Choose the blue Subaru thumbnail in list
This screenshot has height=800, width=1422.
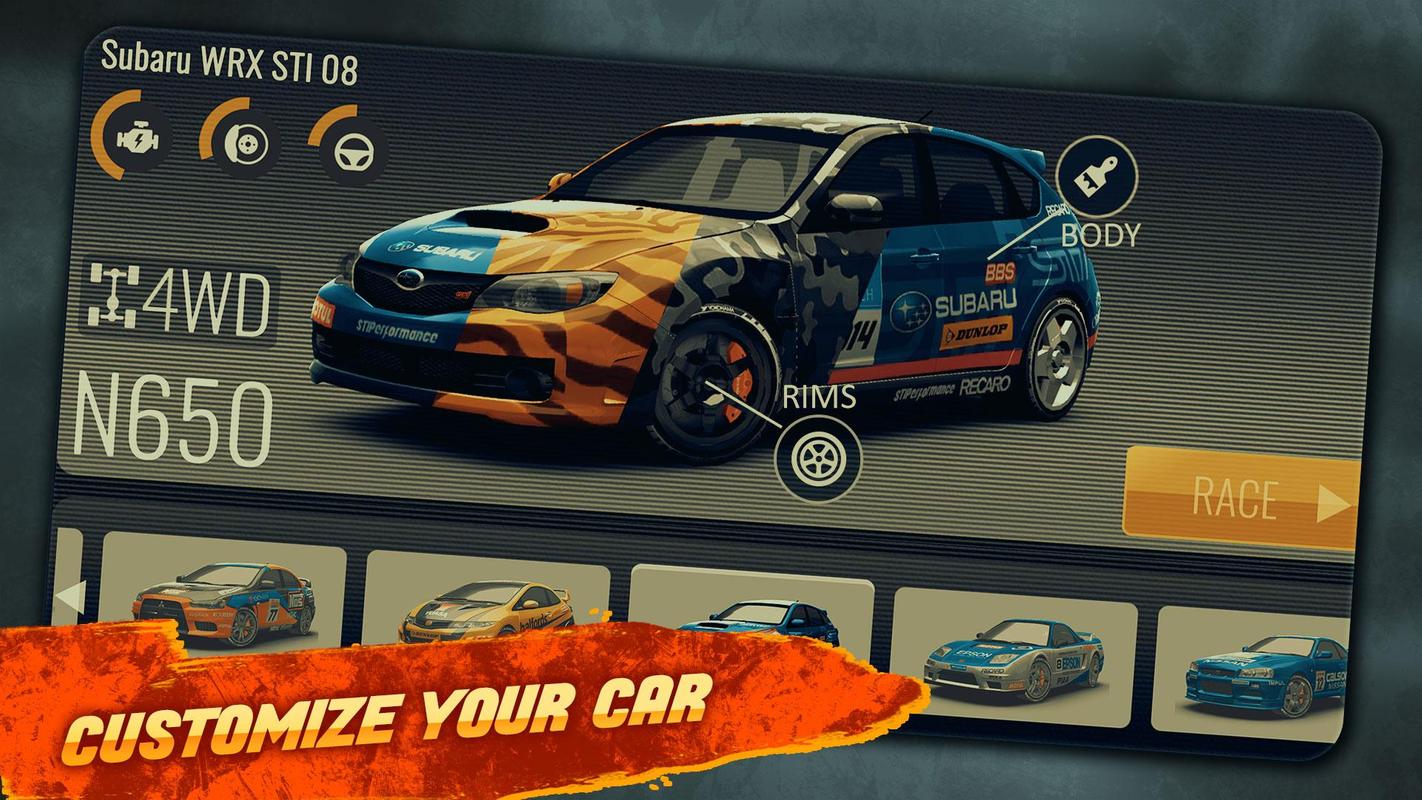click(x=751, y=613)
